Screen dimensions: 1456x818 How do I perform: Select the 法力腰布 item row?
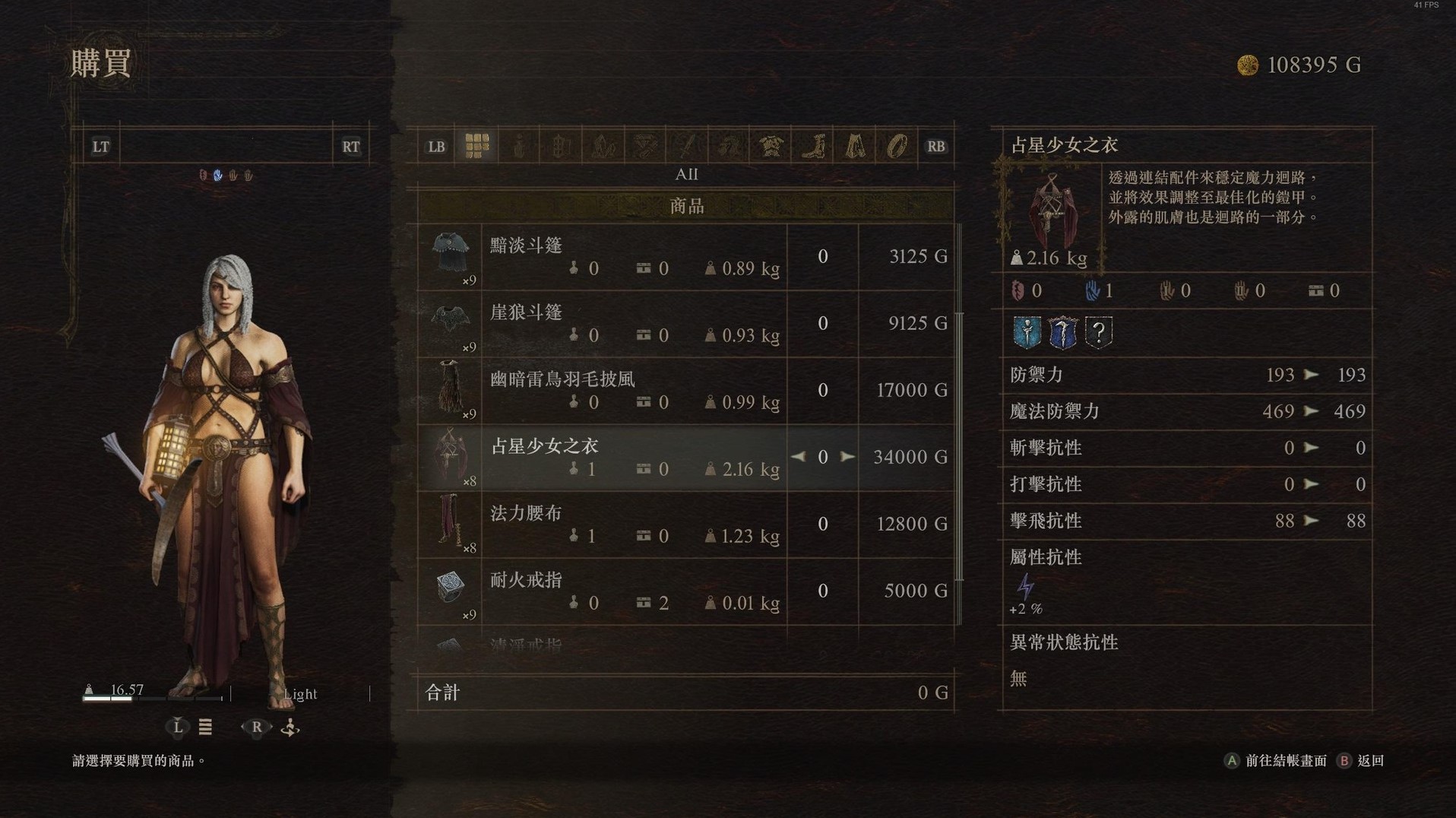tap(676, 525)
